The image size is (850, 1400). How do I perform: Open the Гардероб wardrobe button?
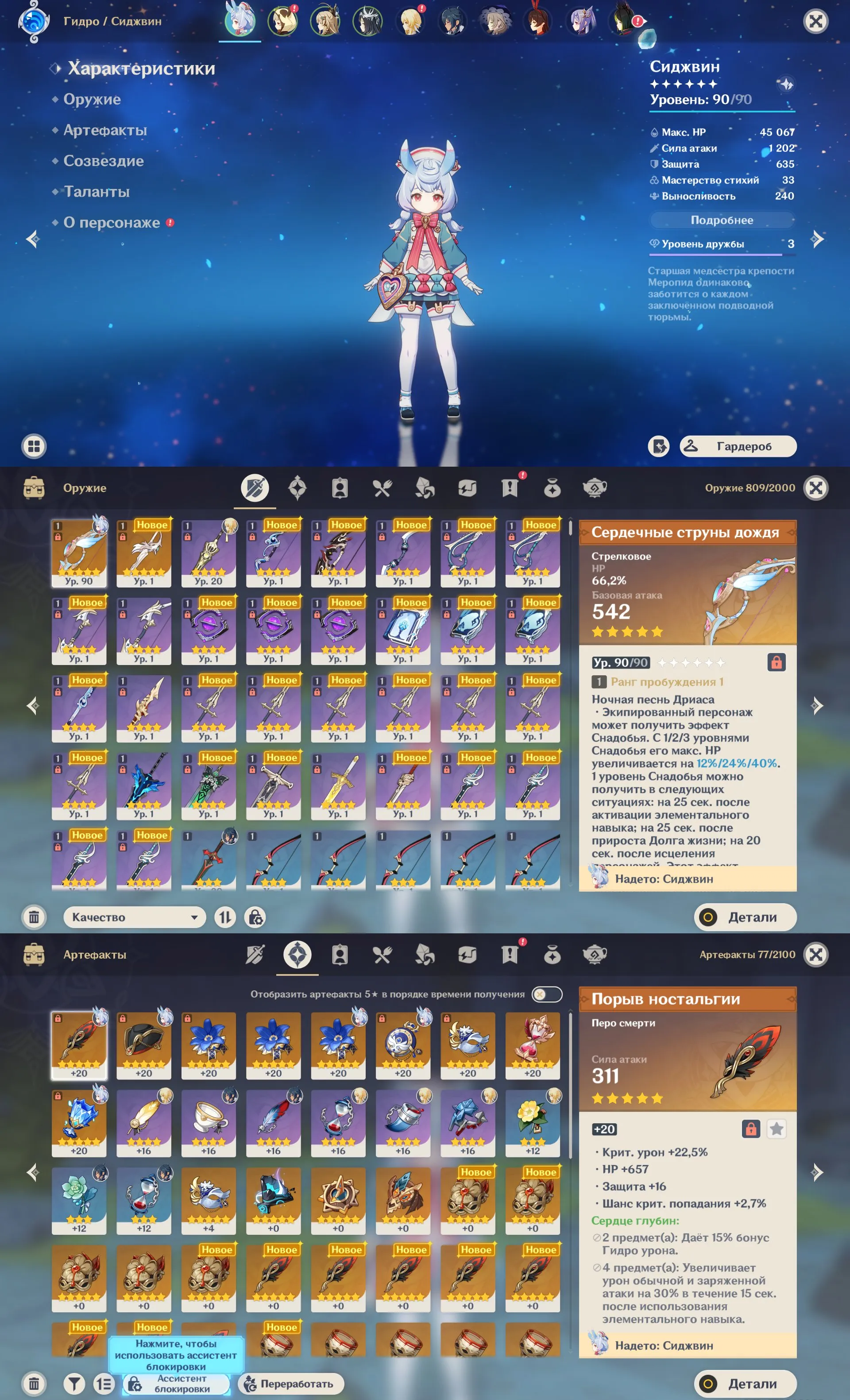coord(738,447)
